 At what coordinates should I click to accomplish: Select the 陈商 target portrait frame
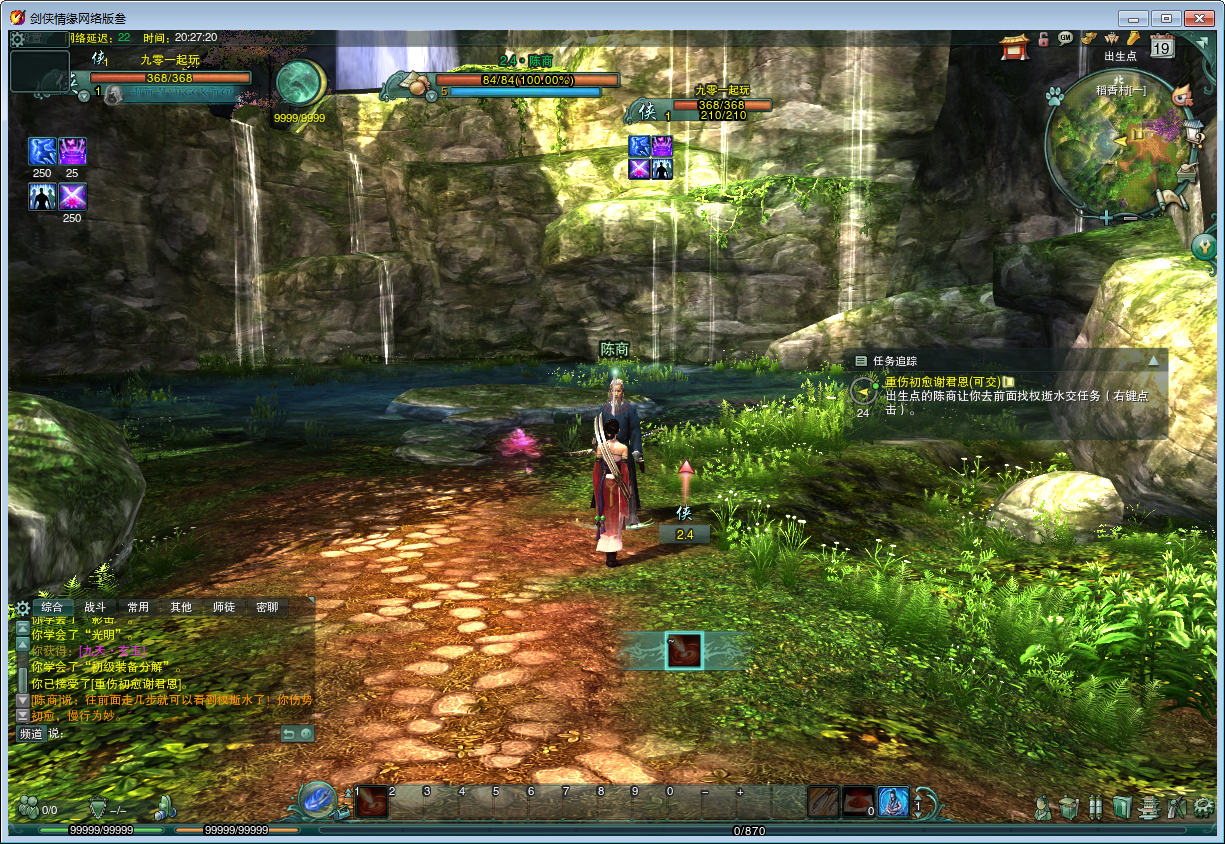(412, 85)
